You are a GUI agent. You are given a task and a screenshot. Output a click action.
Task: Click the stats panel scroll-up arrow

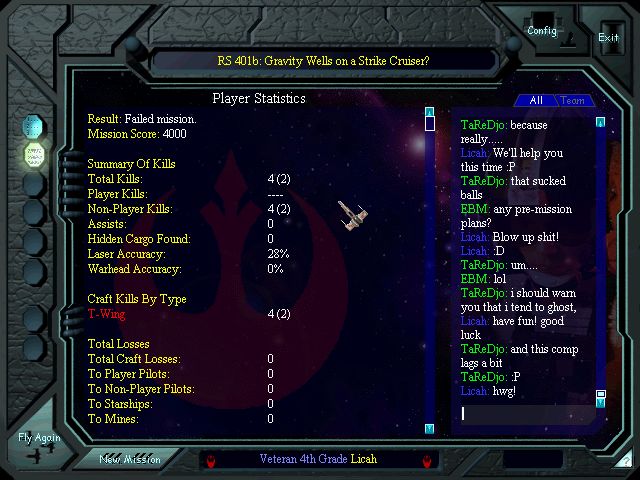tap(429, 112)
